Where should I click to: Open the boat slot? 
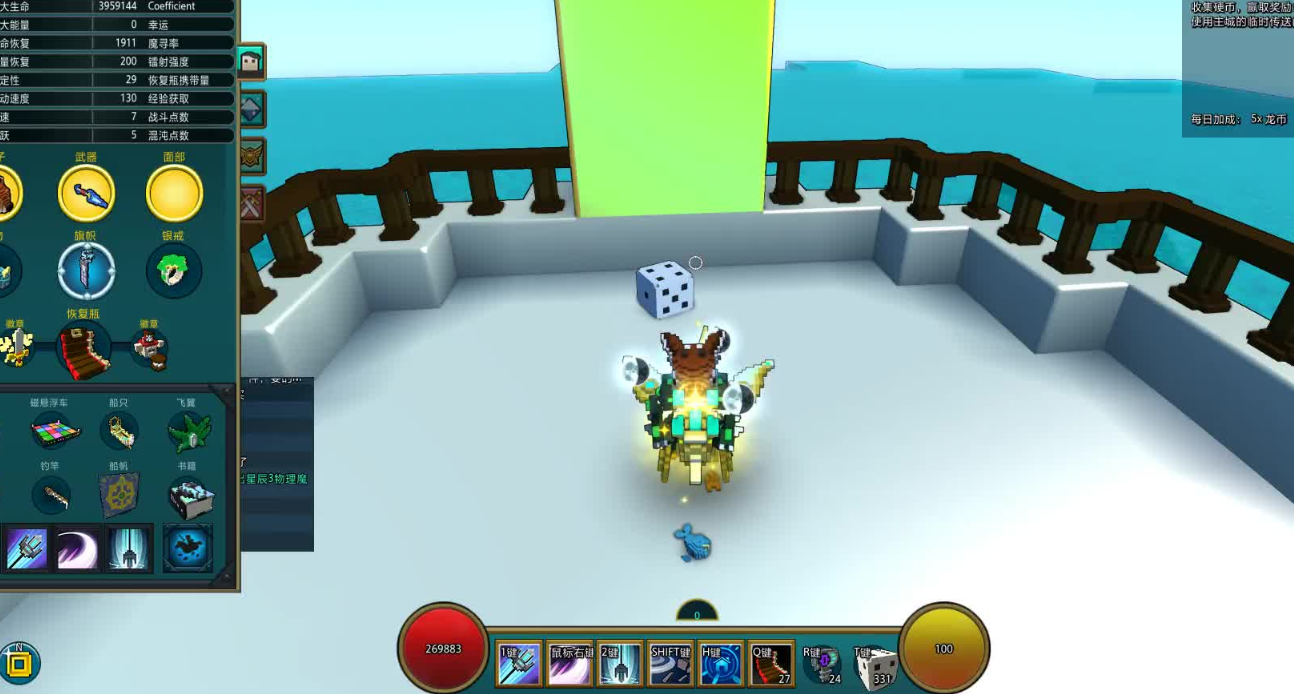(118, 432)
